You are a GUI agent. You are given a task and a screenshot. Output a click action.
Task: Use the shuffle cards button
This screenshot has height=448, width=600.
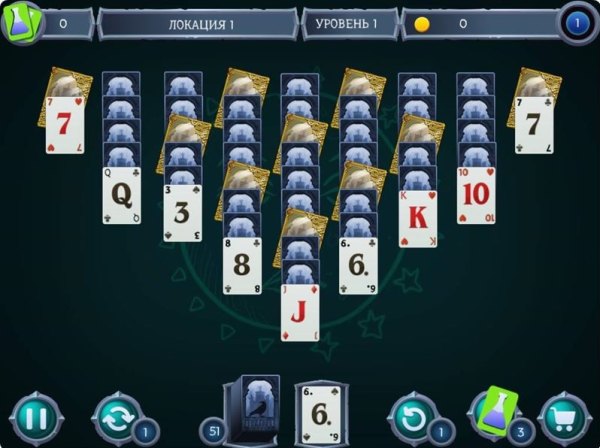point(116,418)
